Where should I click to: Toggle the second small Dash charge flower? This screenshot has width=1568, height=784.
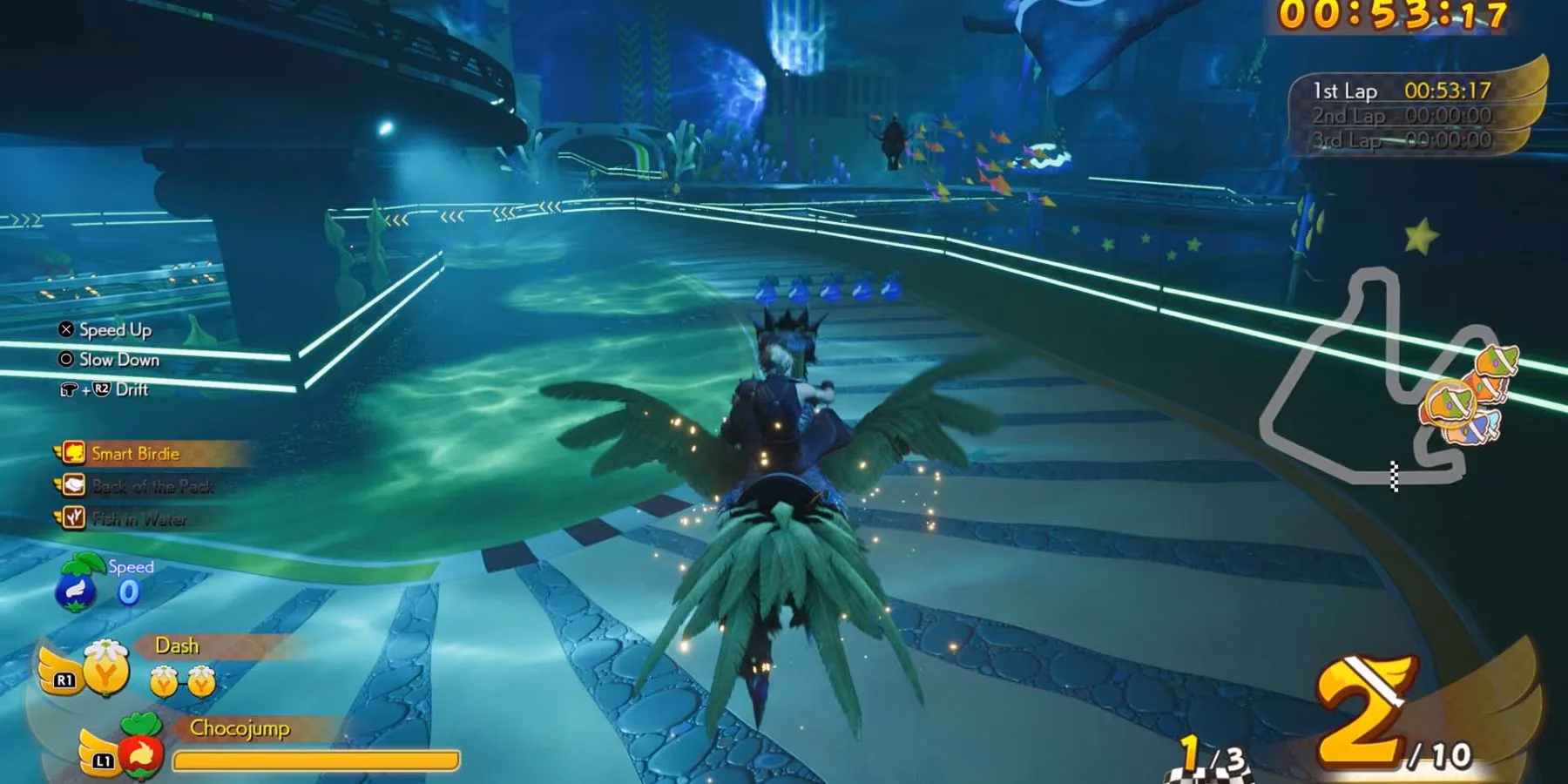click(x=201, y=681)
